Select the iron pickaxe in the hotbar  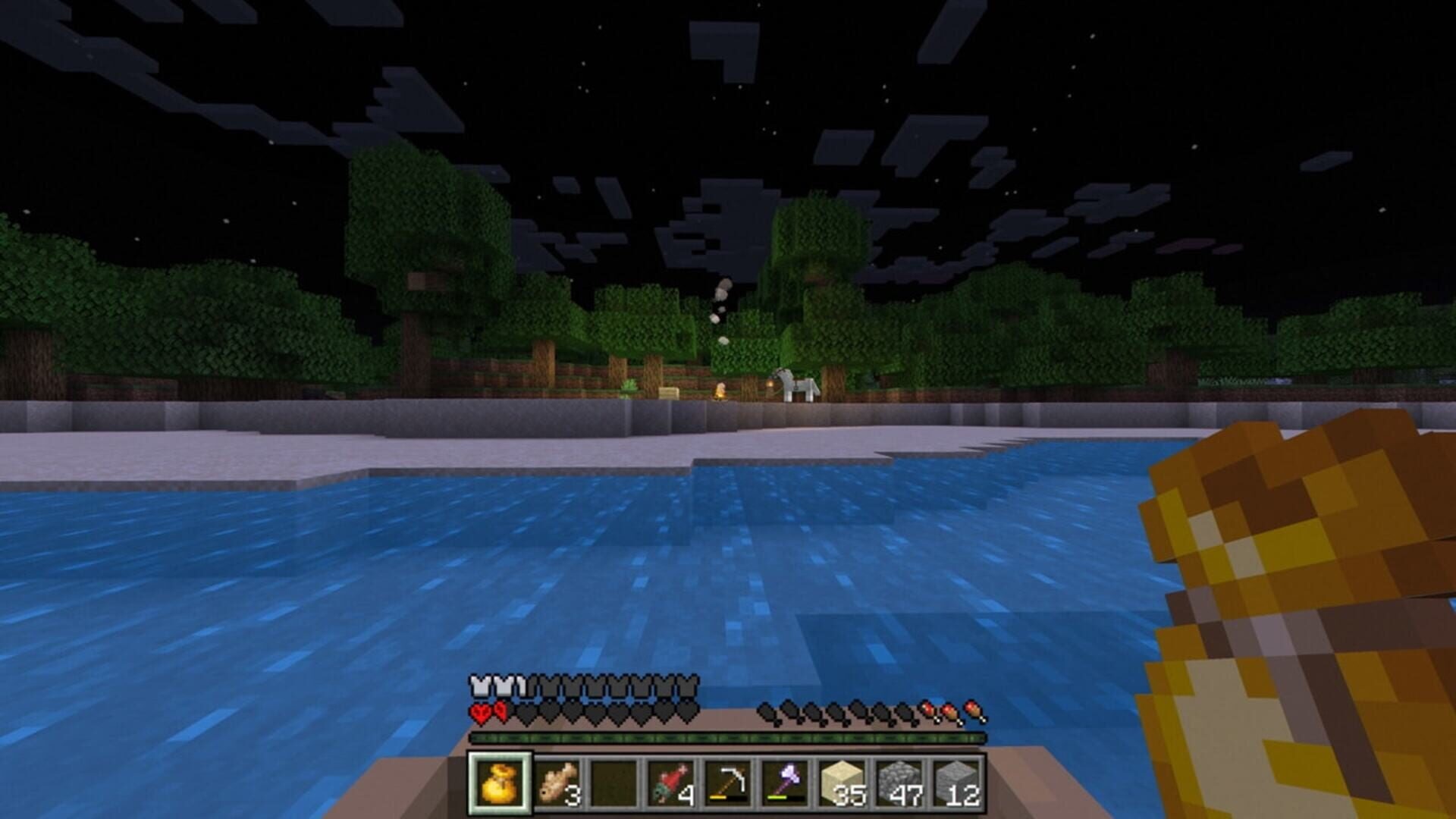[730, 781]
